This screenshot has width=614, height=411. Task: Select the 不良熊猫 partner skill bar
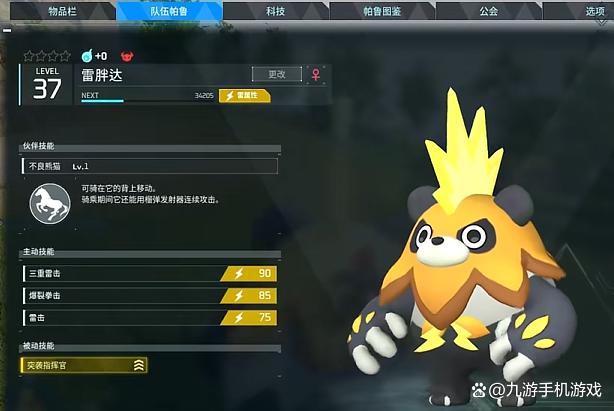click(x=148, y=166)
